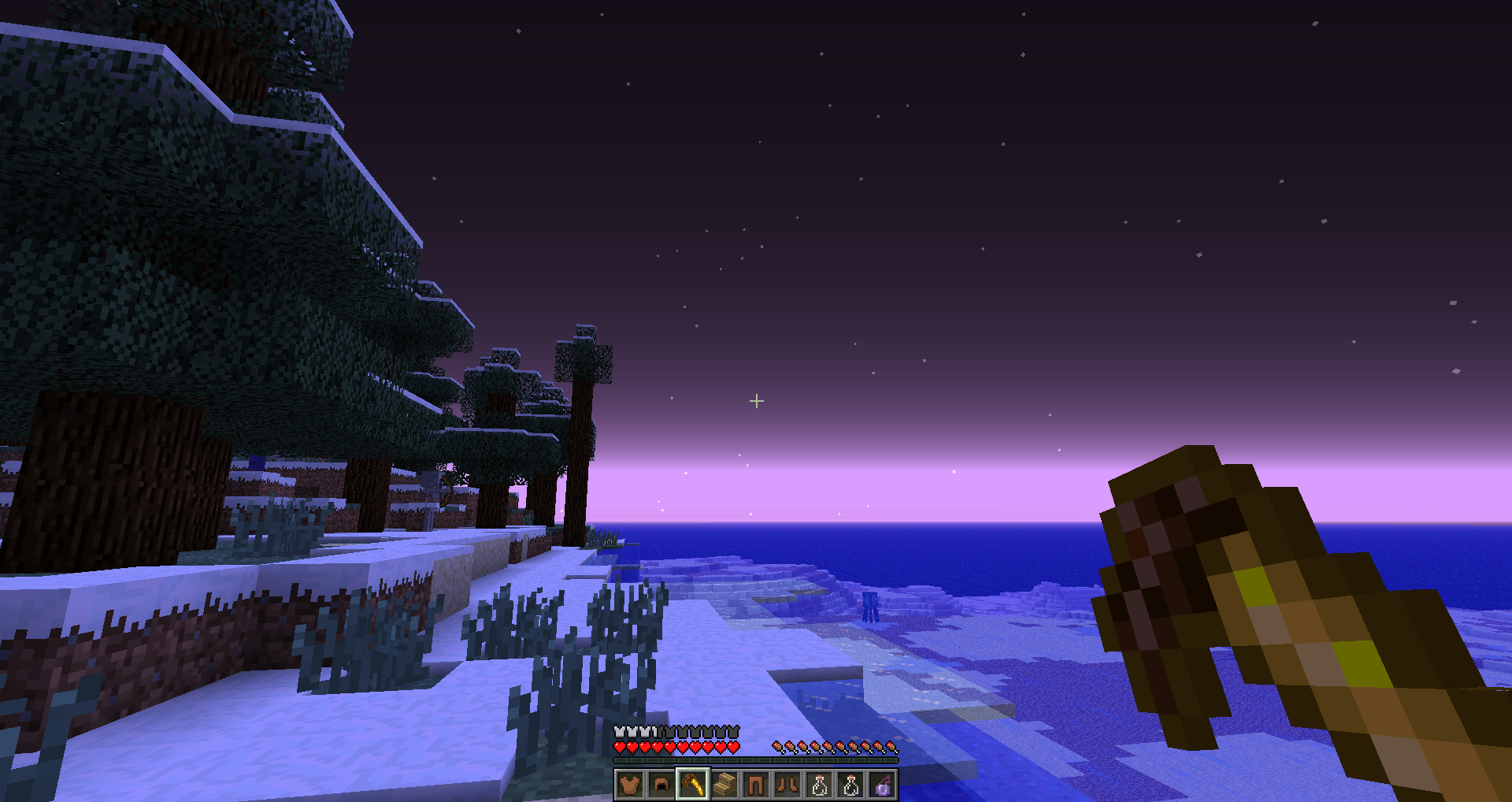Click the highlighted gold-handled tool slot
This screenshot has height=802, width=1512.
point(693,785)
